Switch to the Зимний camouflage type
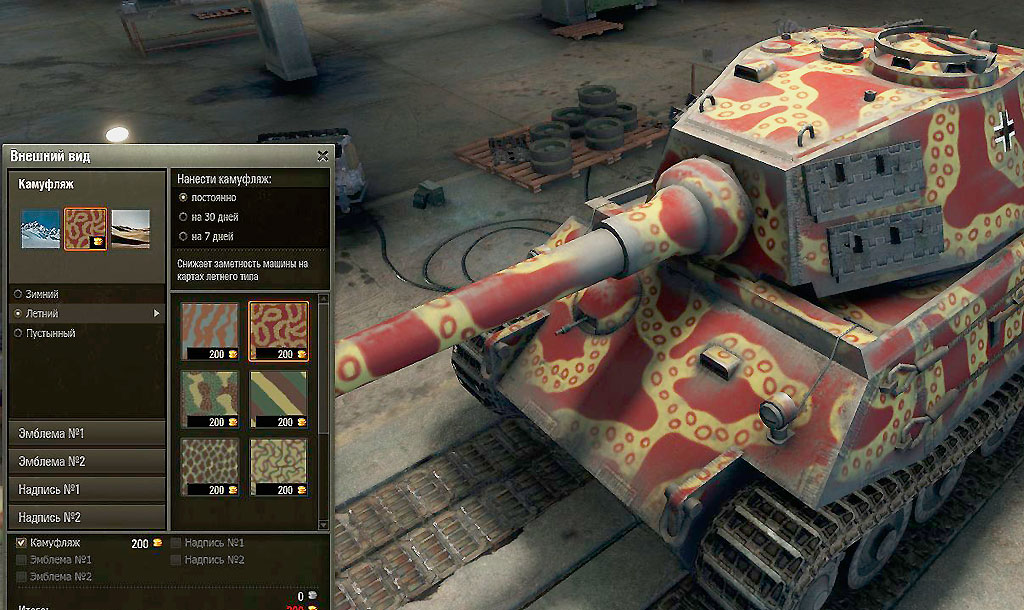This screenshot has width=1024, height=610. (x=18, y=294)
